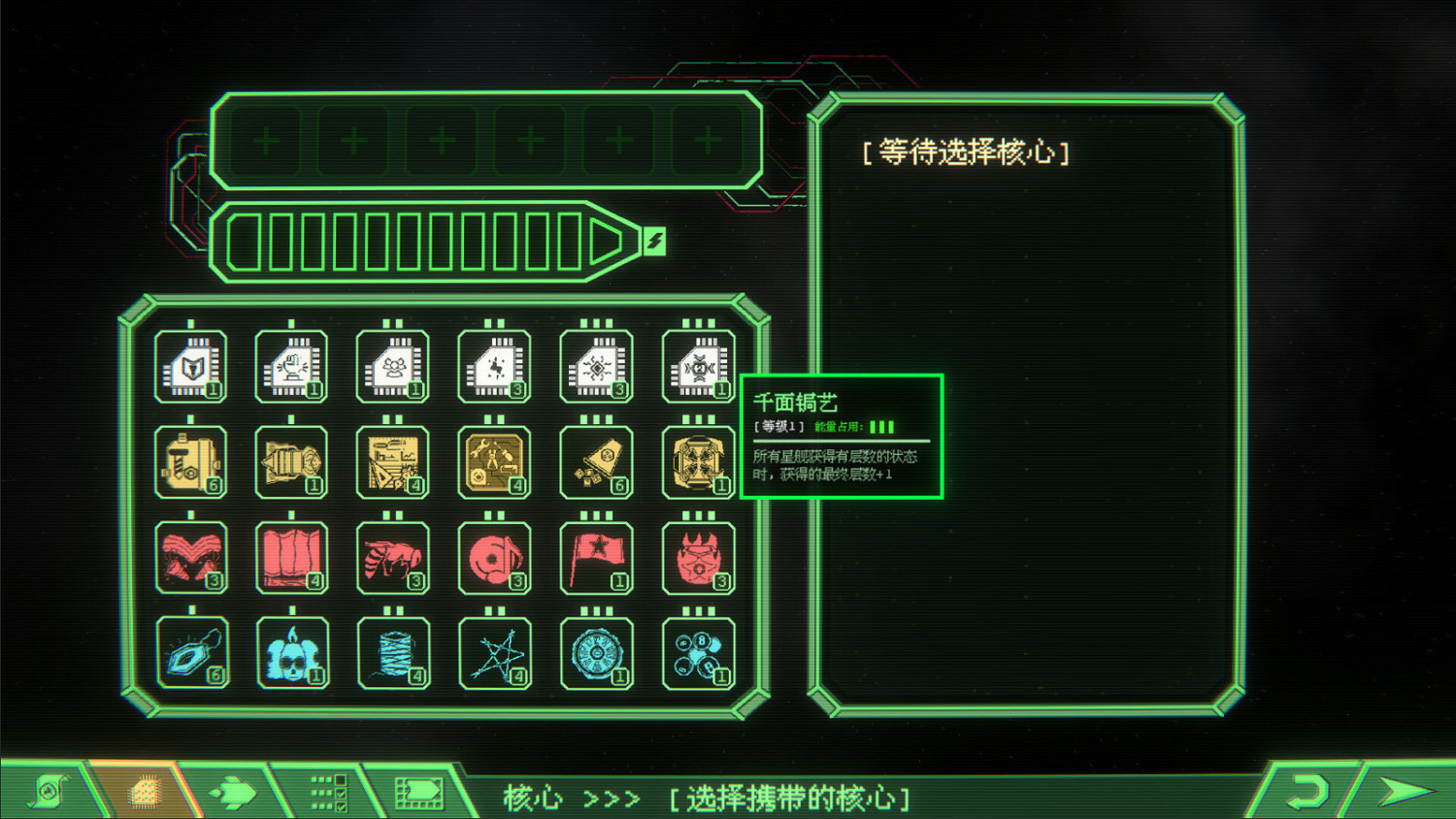Click the return arrow button
Image resolution: width=1456 pixels, height=819 pixels.
tap(1306, 791)
